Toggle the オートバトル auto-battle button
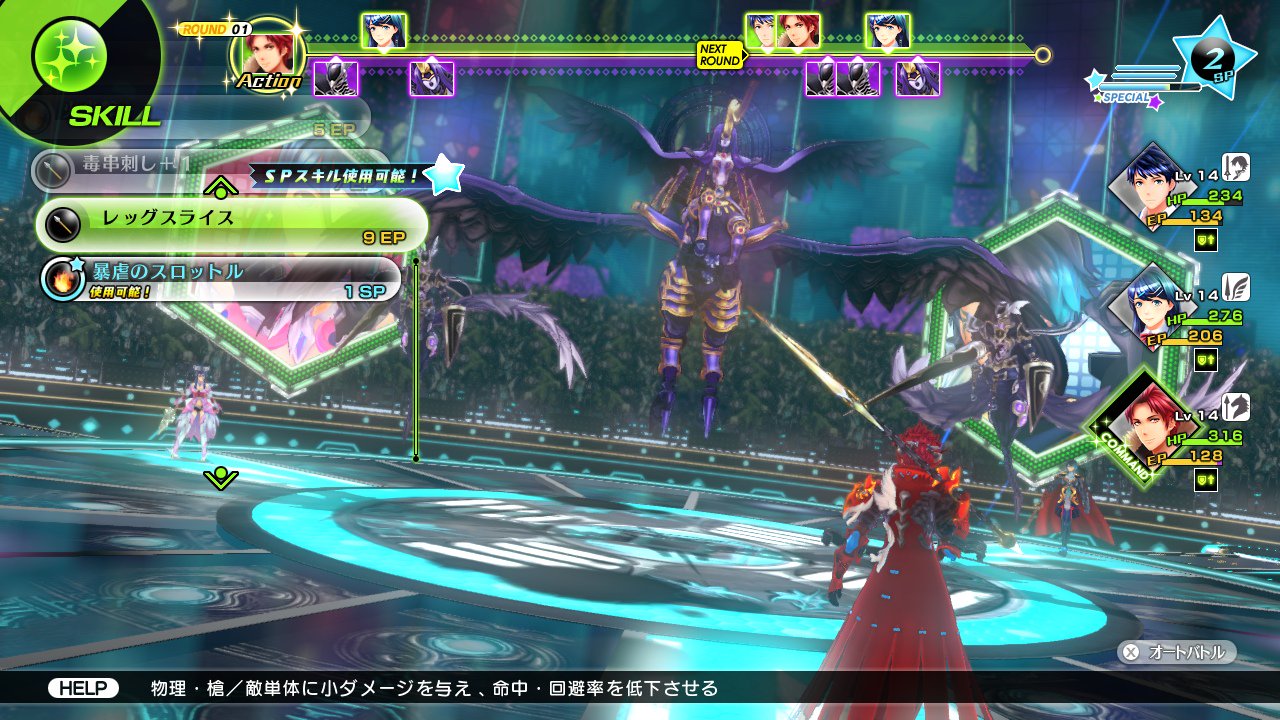 (1177, 652)
